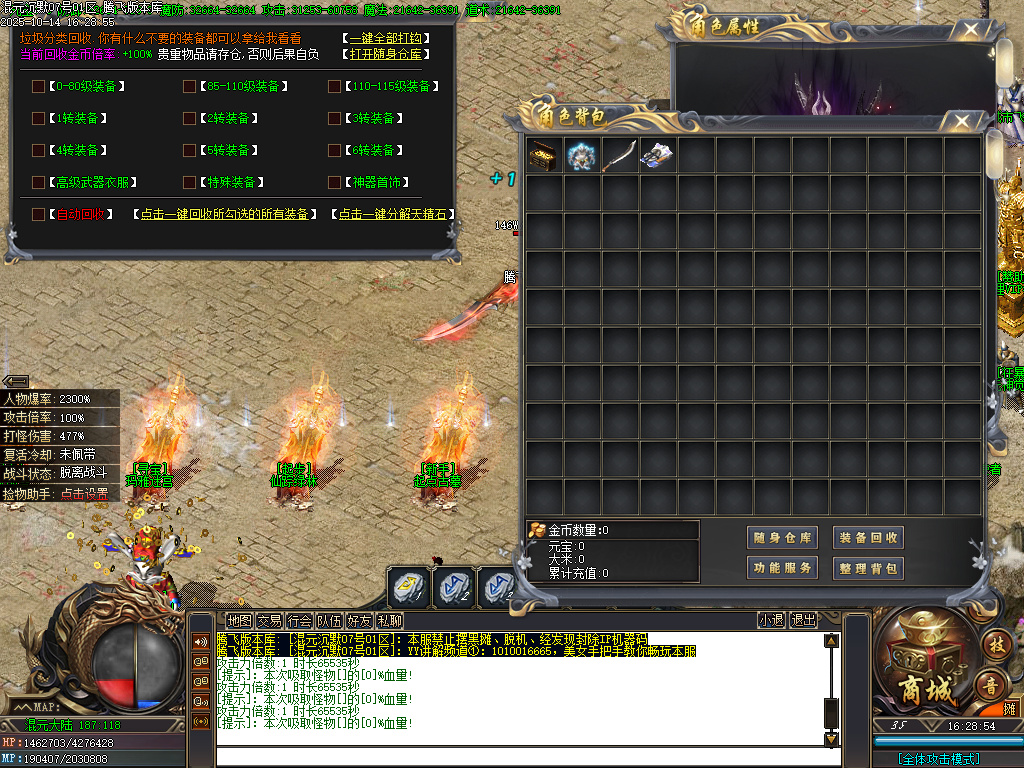This screenshot has height=768, width=1024.
Task: Sort the bag with 整理背包
Action: pos(868,568)
